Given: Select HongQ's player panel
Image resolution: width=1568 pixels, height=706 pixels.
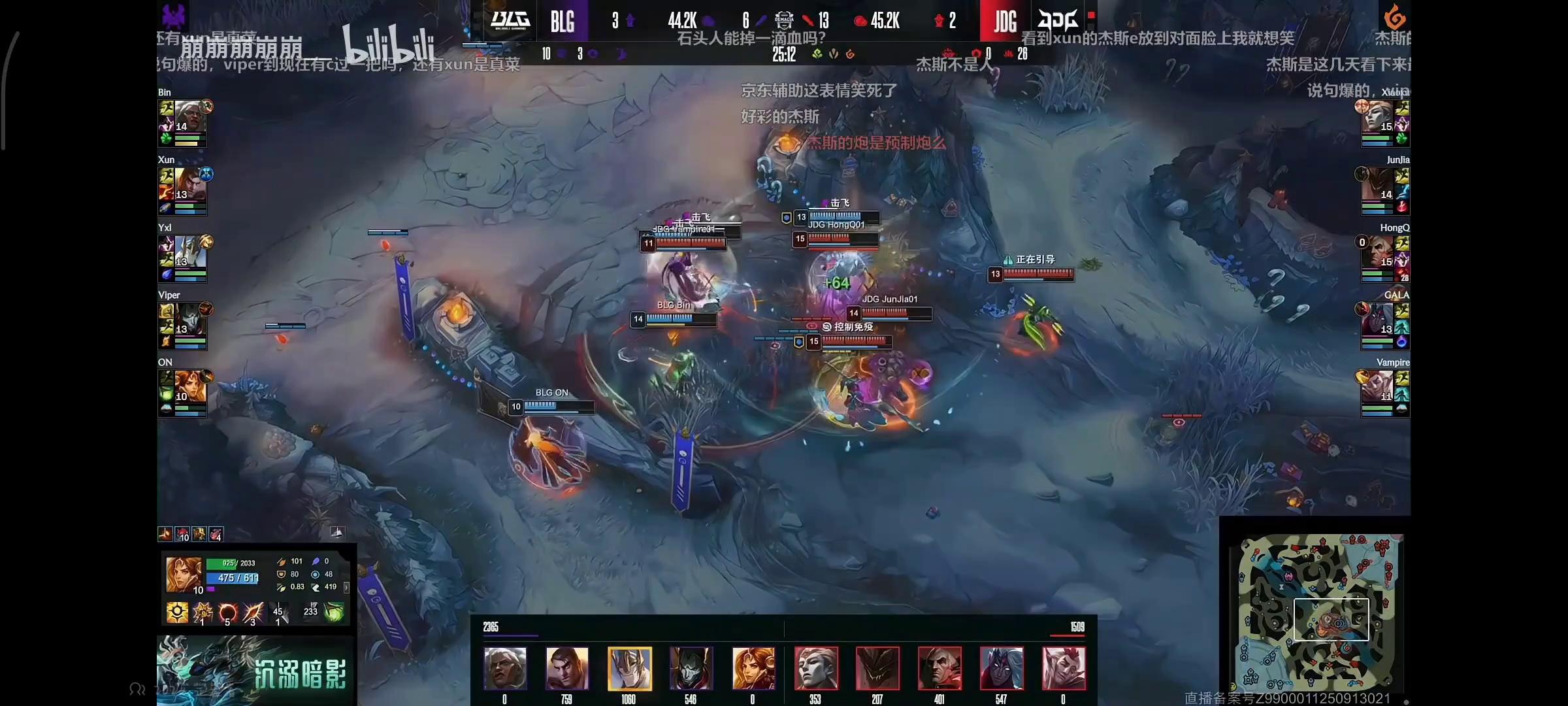Looking at the screenshot, I should coord(1385,258).
